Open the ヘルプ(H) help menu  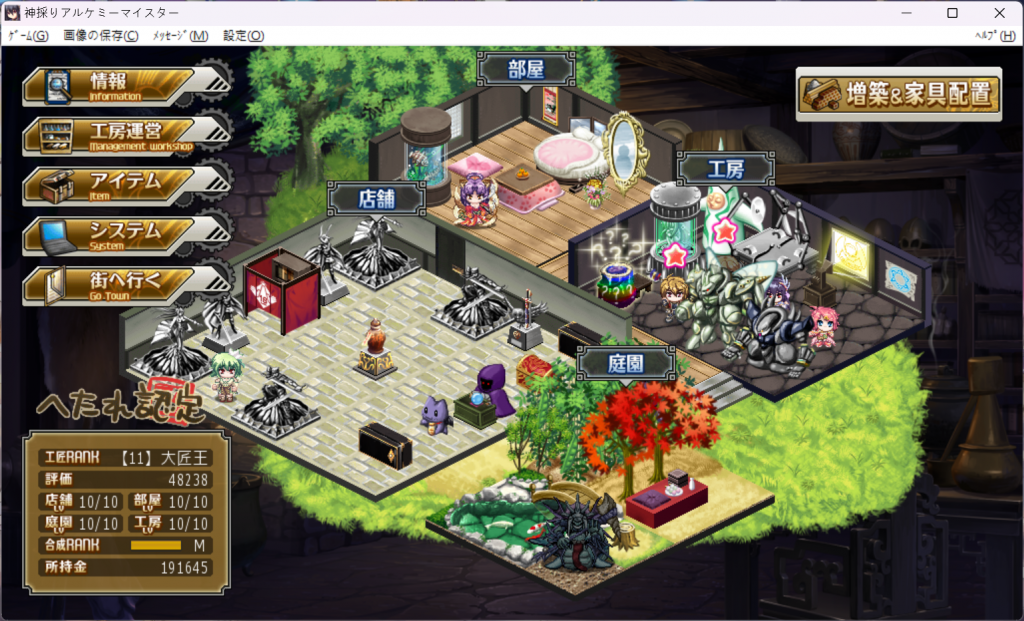click(995, 36)
